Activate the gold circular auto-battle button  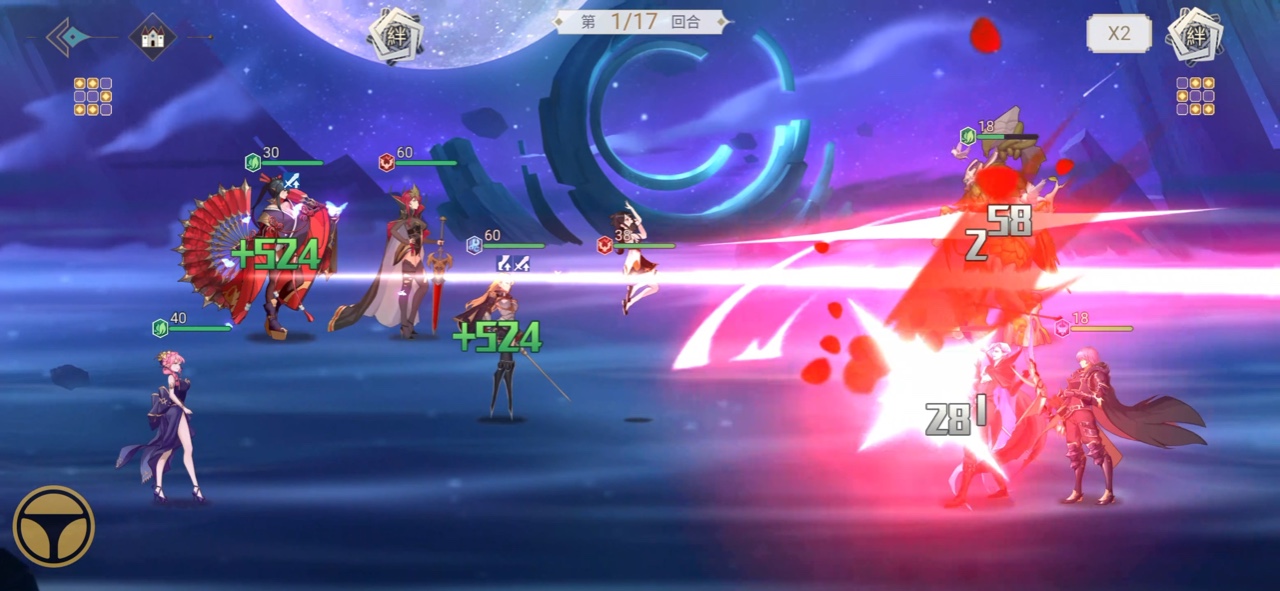pos(54,526)
